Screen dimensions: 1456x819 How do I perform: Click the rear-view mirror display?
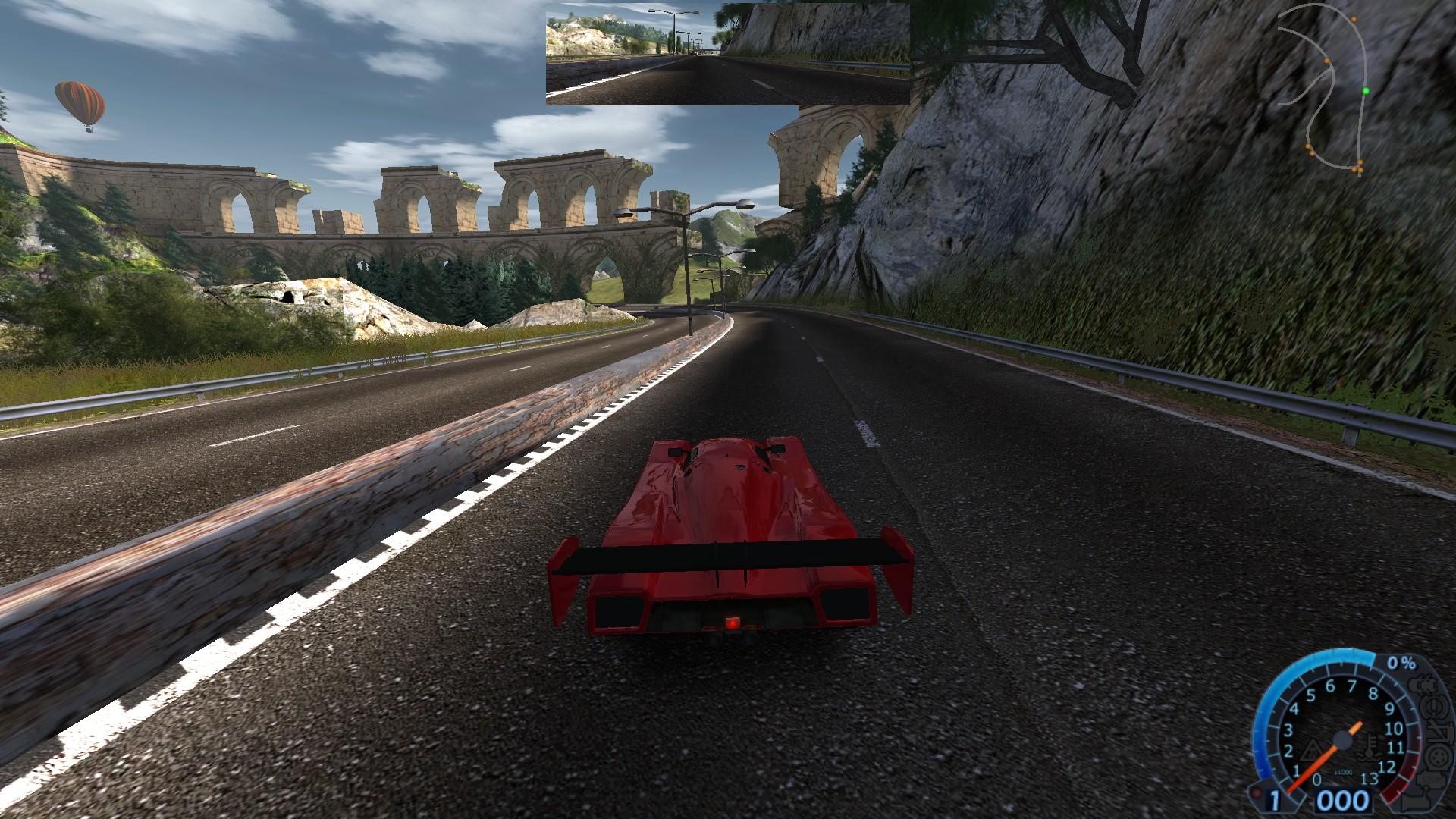727,53
